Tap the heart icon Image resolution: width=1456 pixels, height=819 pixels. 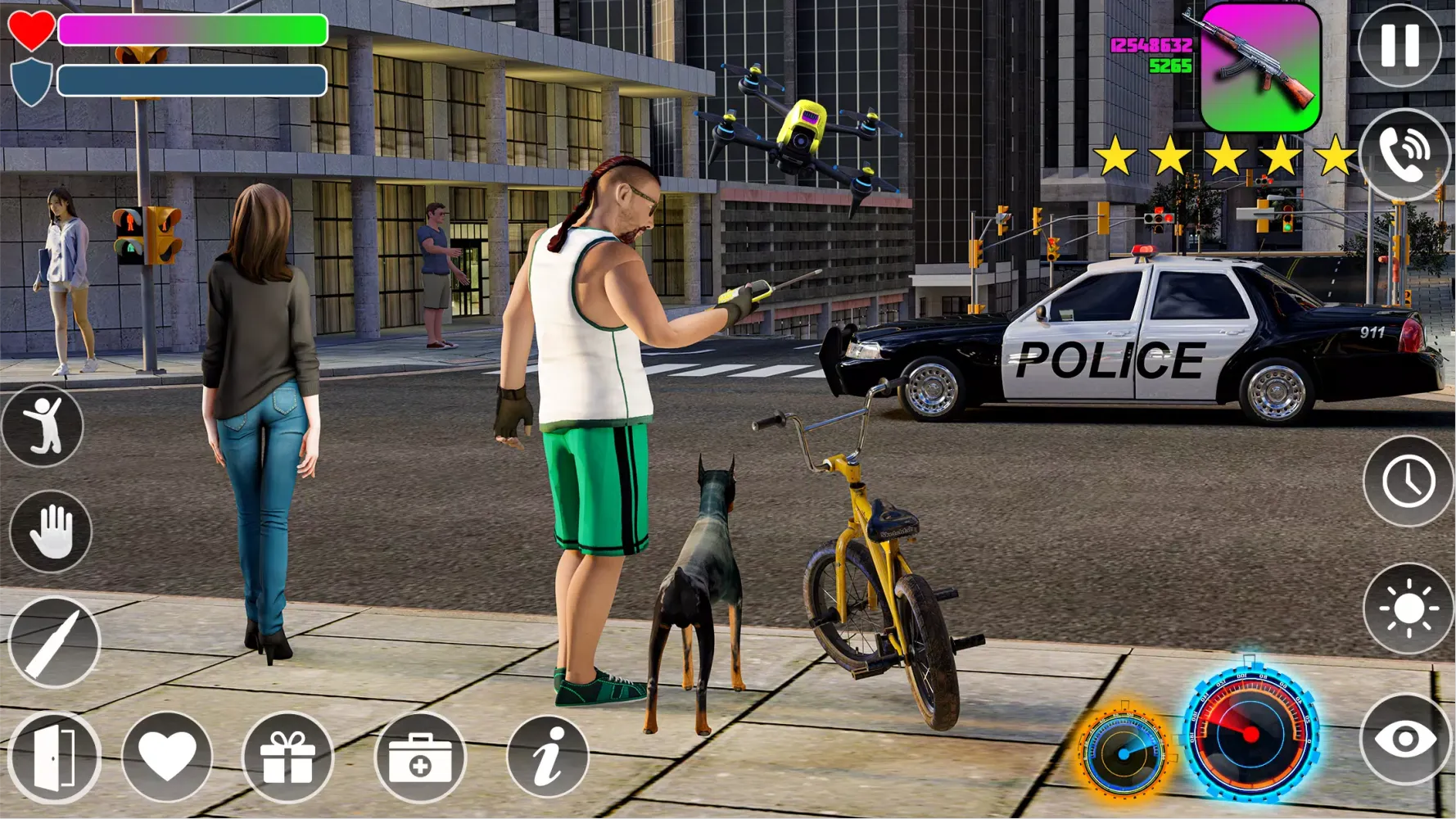[168, 760]
